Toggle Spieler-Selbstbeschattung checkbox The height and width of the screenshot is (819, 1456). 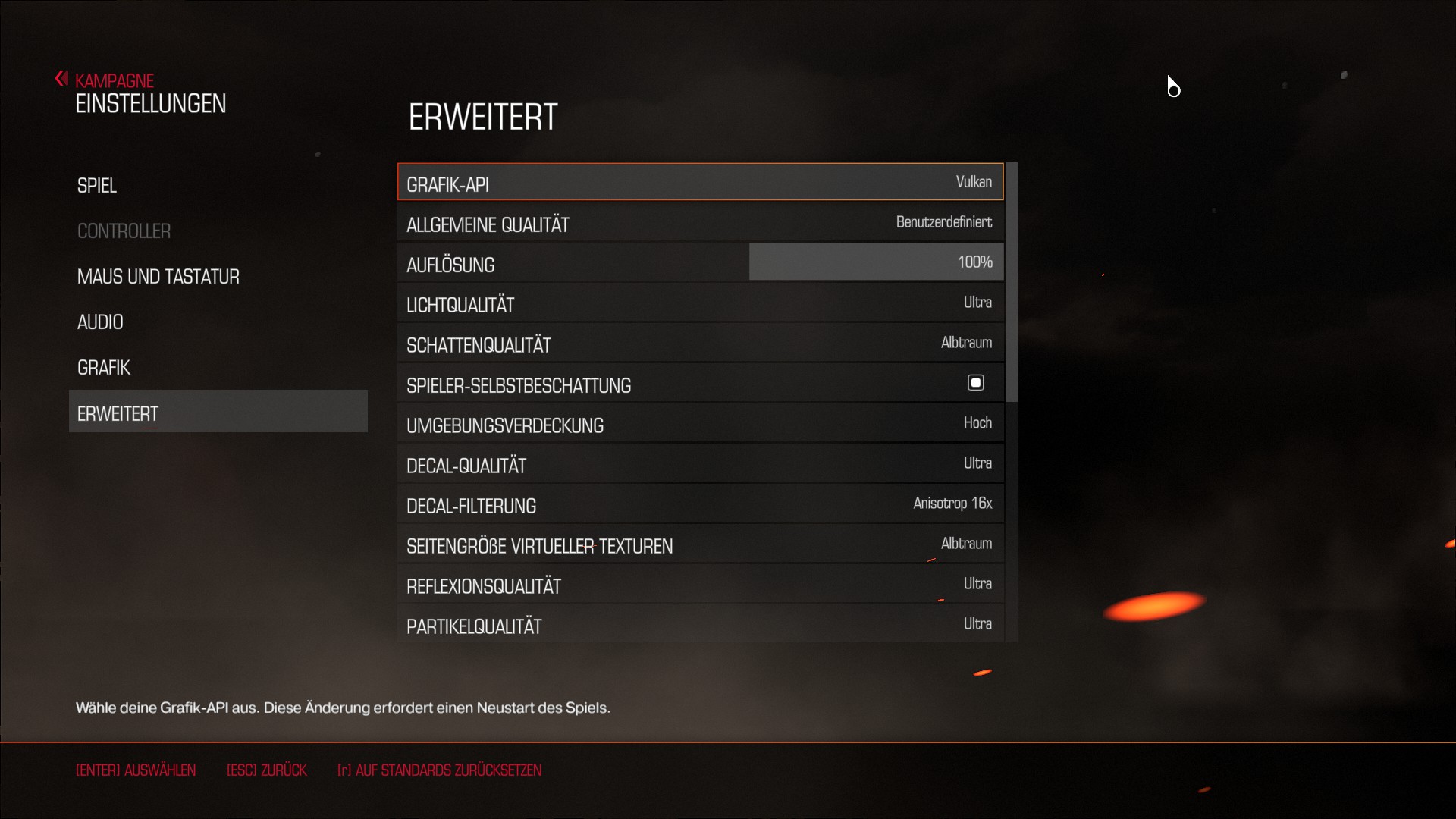[x=975, y=383]
